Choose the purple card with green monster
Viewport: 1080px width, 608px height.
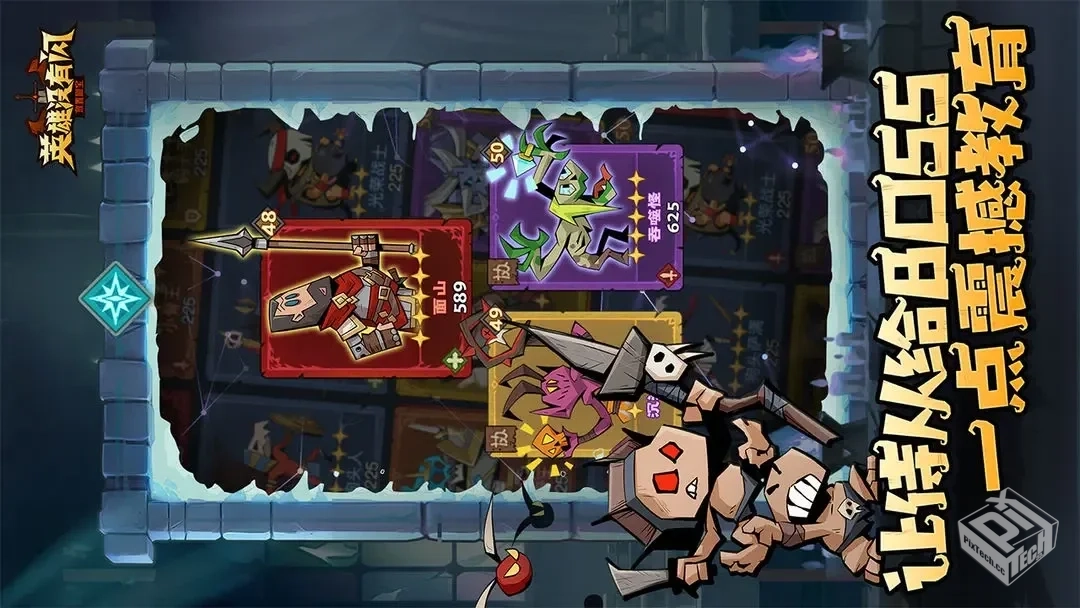585,216
